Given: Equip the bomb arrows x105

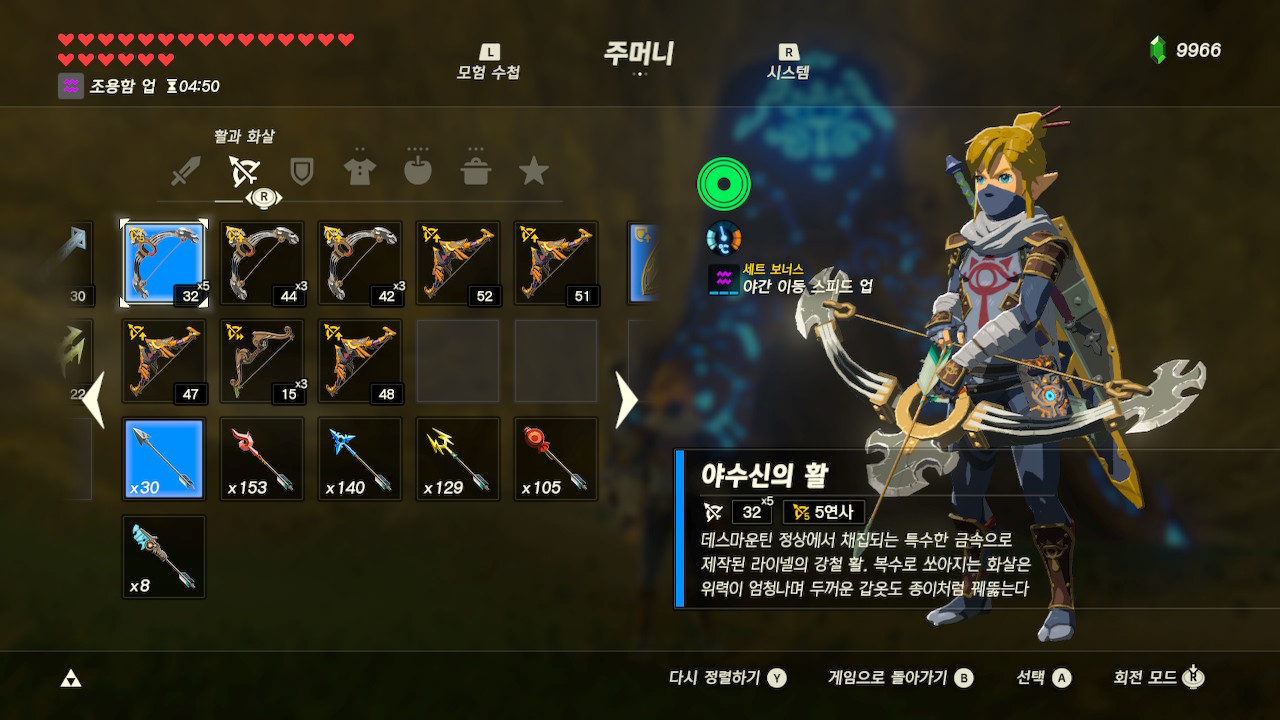Looking at the screenshot, I should tap(555, 459).
